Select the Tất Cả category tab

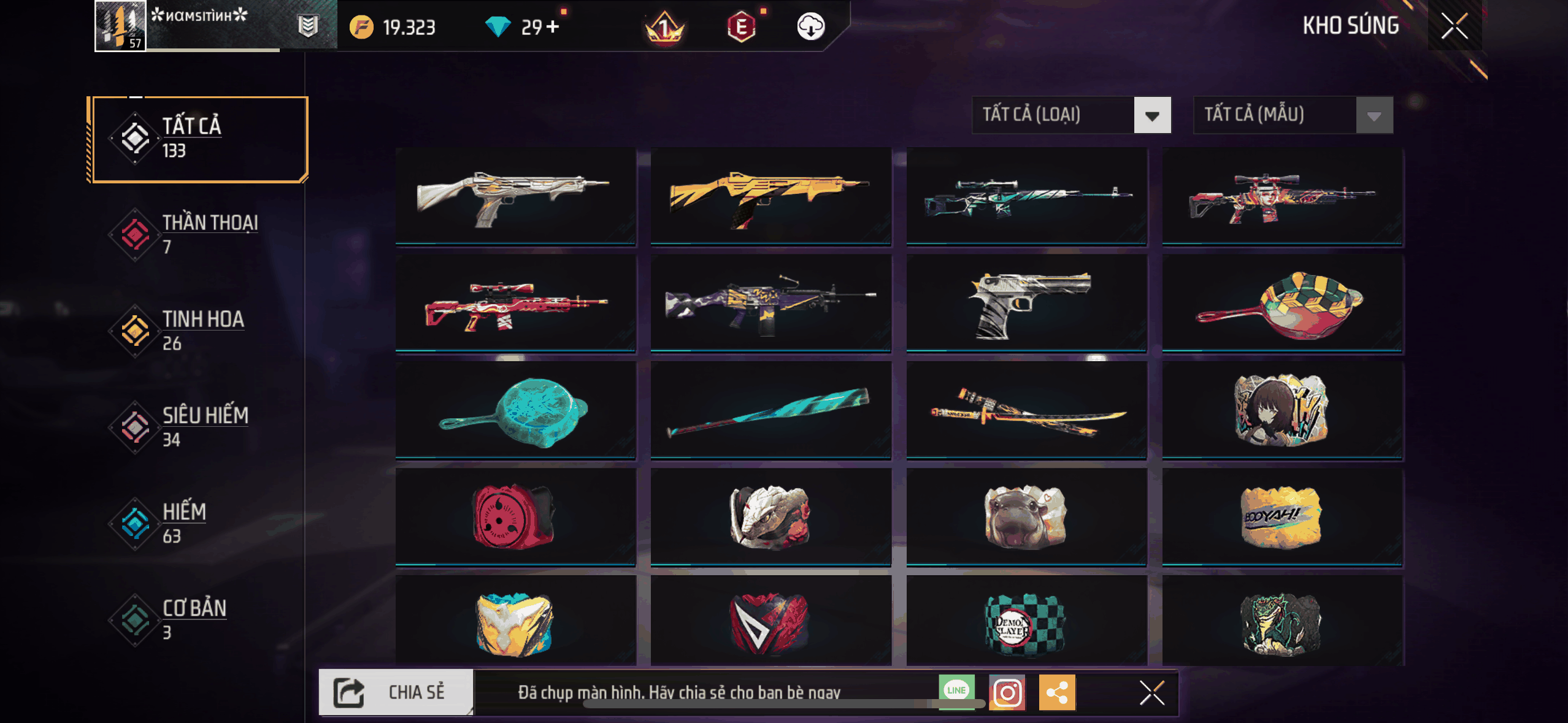[198, 139]
